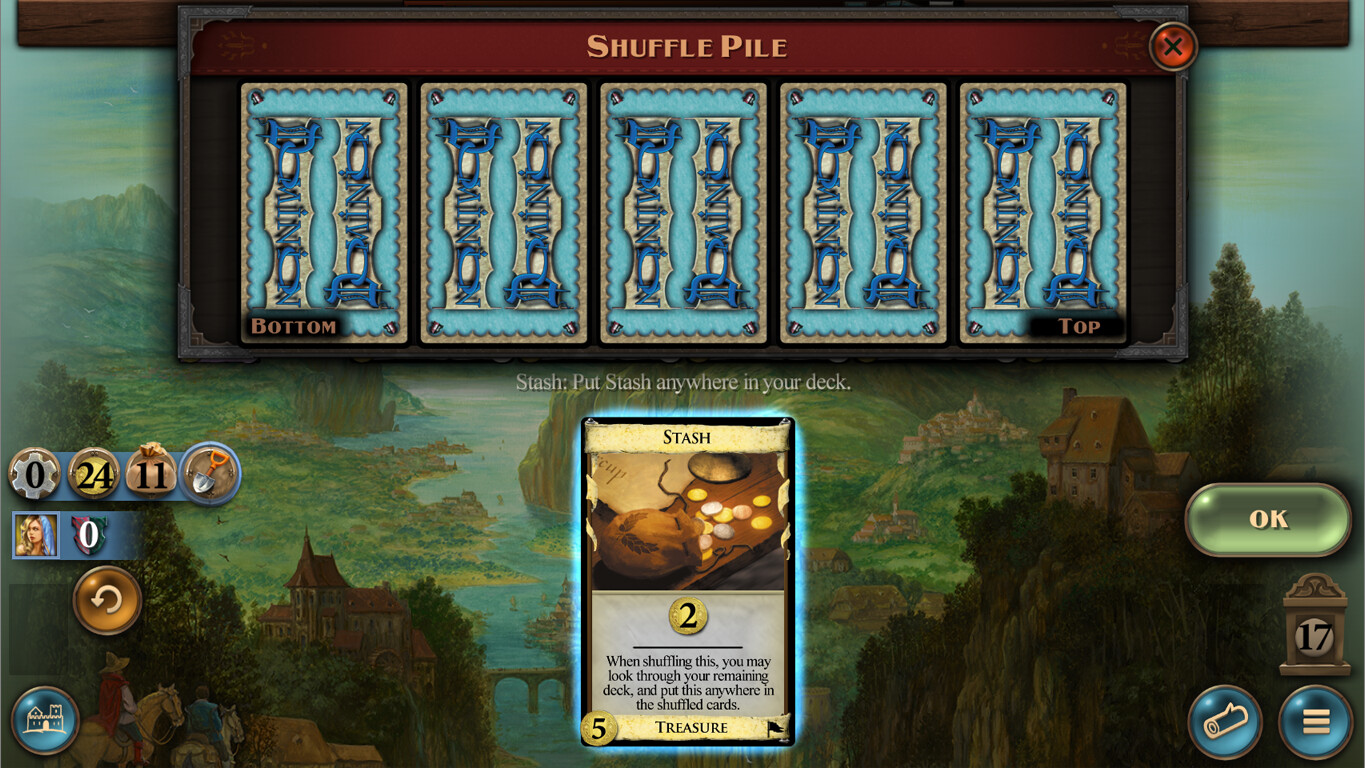1365x768 pixels.
Task: Open the game log icon
Action: tap(1227, 721)
